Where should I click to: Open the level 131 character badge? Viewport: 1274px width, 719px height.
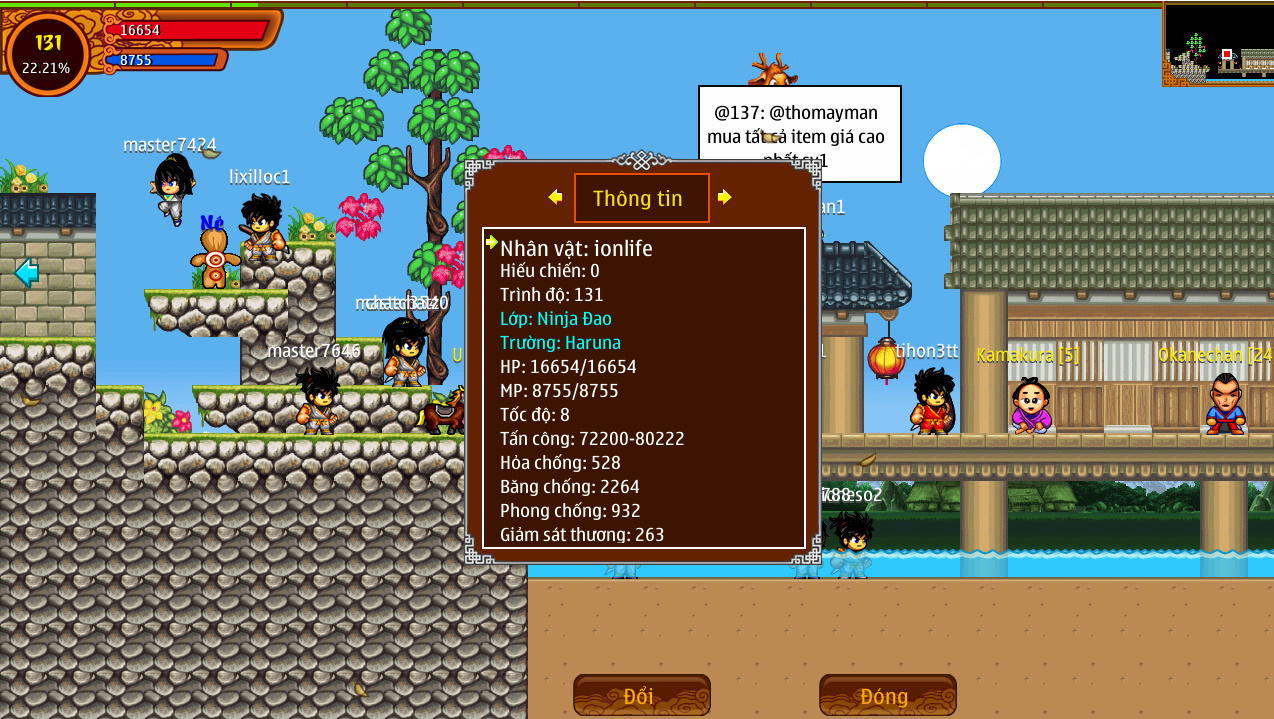[x=47, y=53]
